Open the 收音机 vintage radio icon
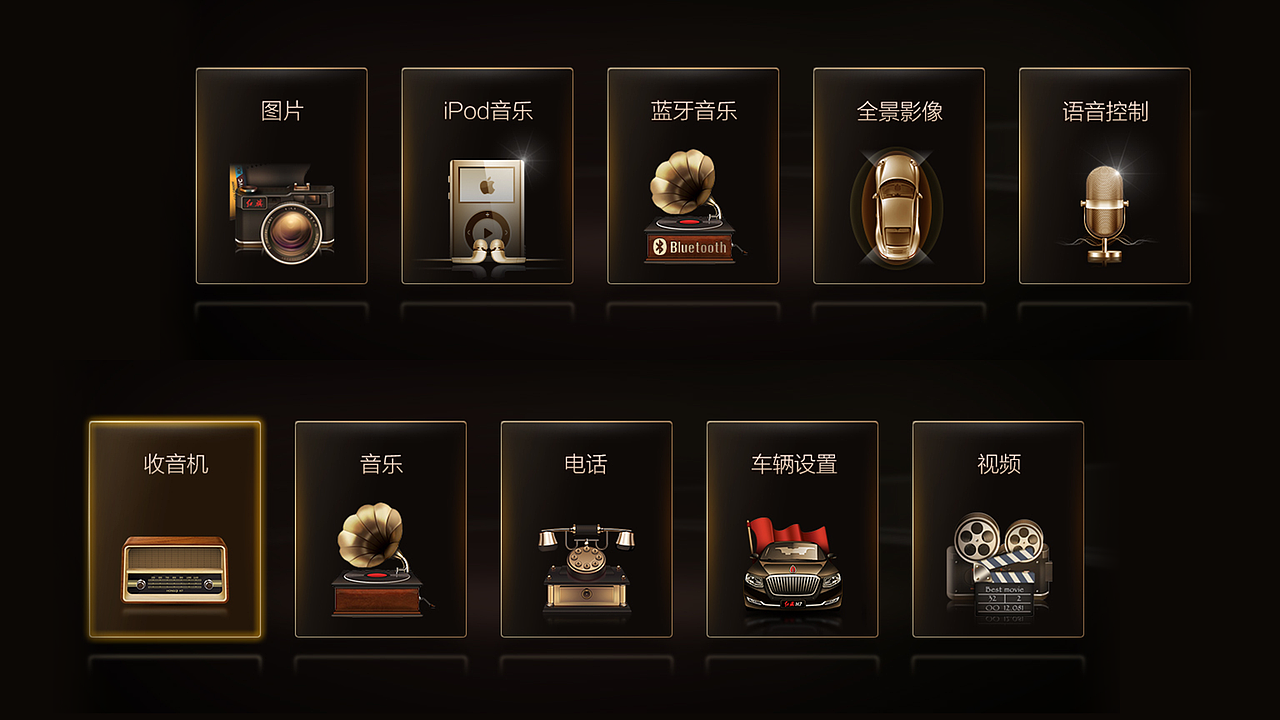The width and height of the screenshot is (1280, 720). click(x=175, y=570)
